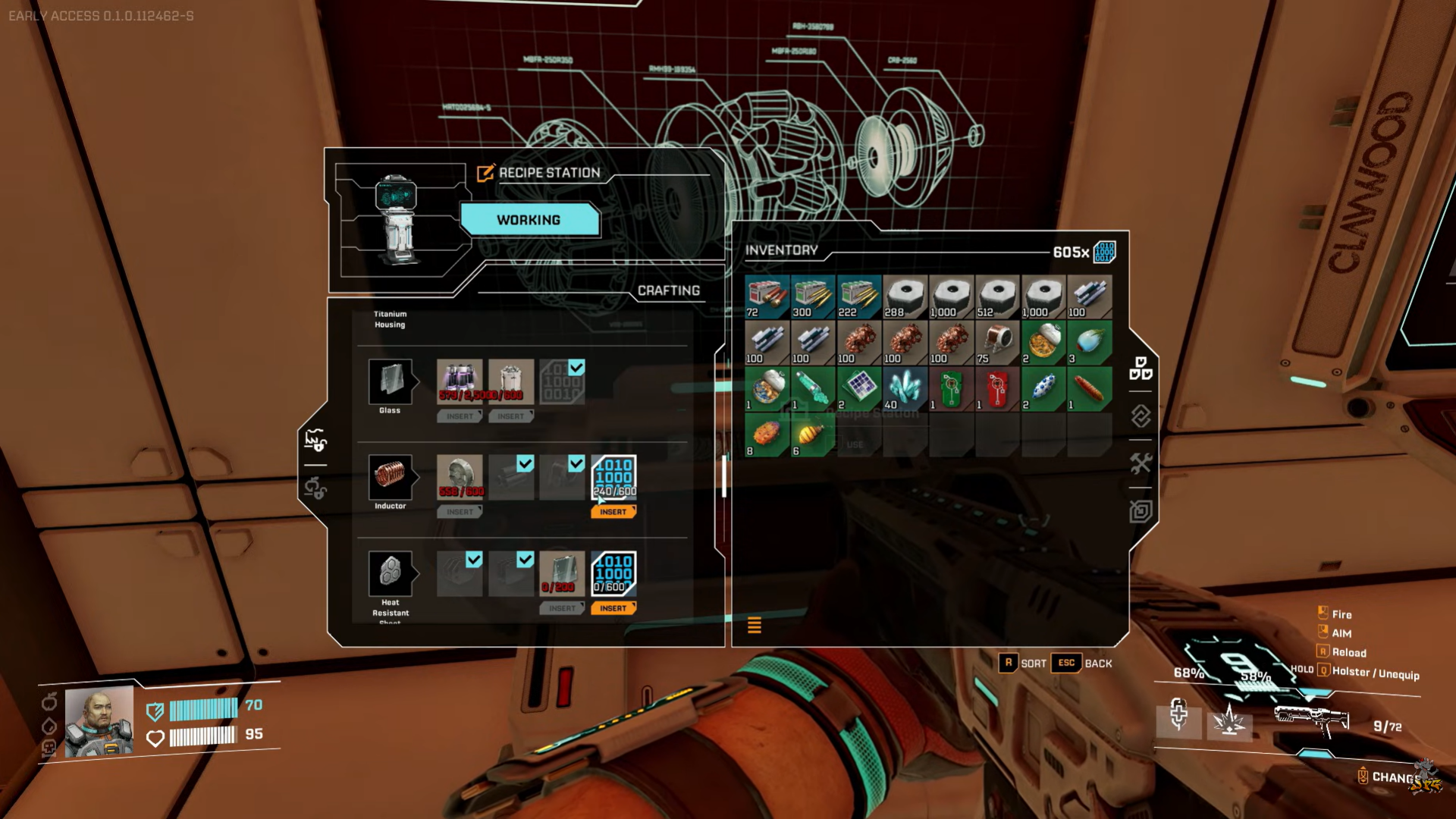Open the linked-diamonds side tab
The width and height of the screenshot is (1456, 819).
(1141, 416)
